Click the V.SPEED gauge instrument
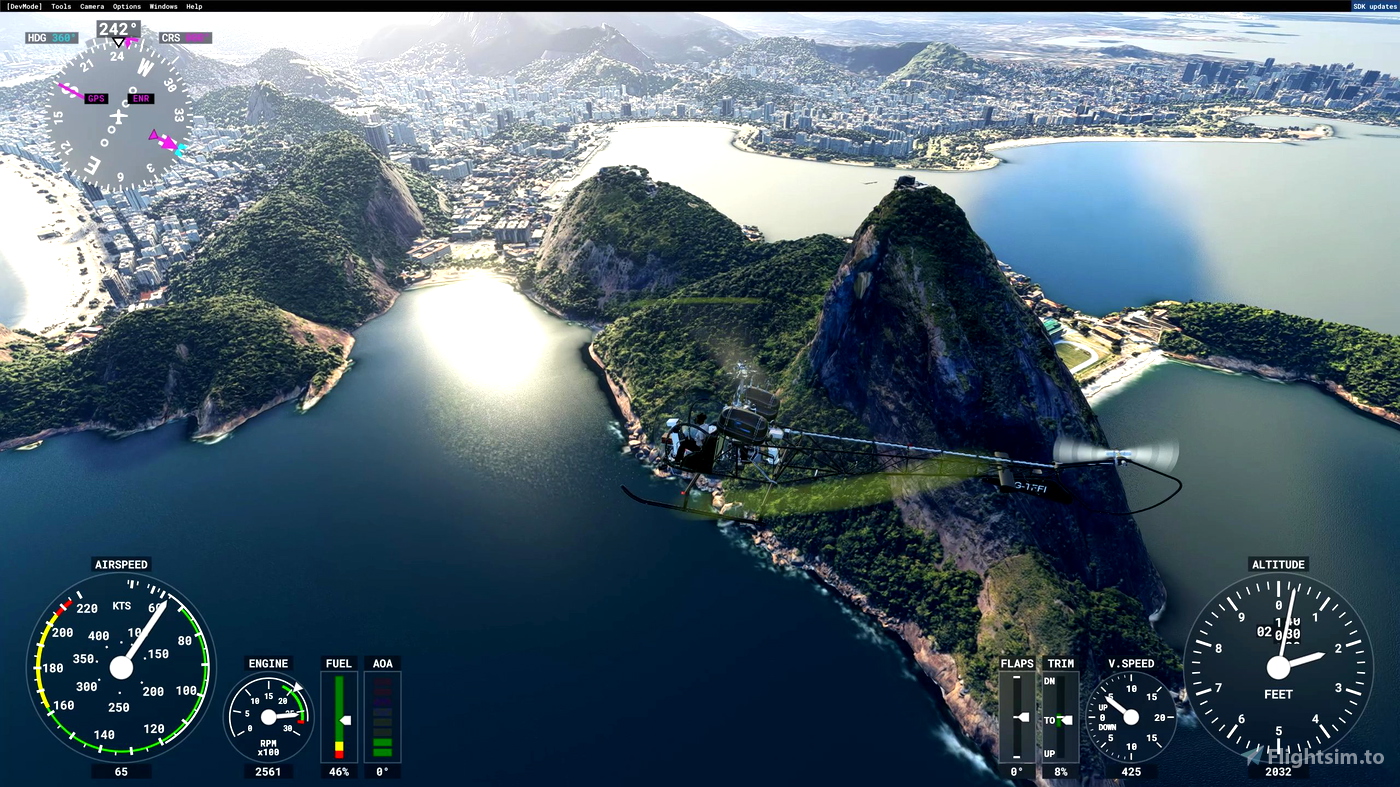1400x787 pixels. point(1130,716)
